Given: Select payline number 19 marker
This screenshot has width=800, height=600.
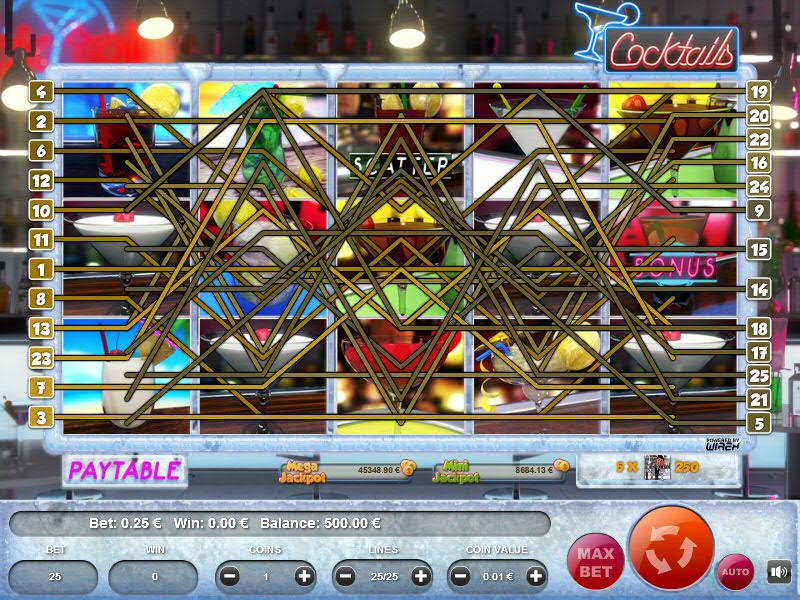Looking at the screenshot, I should [x=758, y=92].
